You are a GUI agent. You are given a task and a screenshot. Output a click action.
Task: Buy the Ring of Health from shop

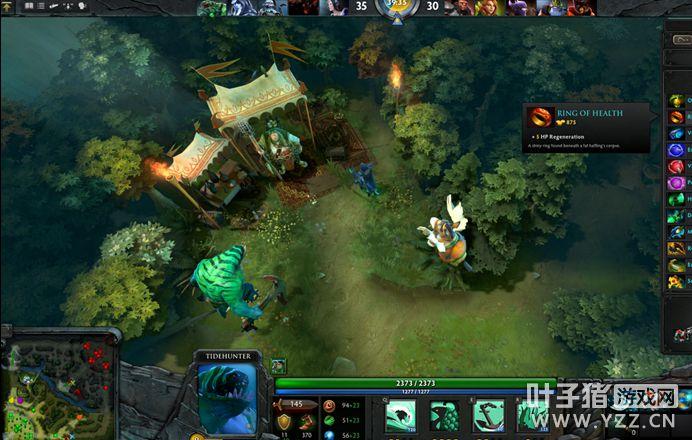pos(677,117)
